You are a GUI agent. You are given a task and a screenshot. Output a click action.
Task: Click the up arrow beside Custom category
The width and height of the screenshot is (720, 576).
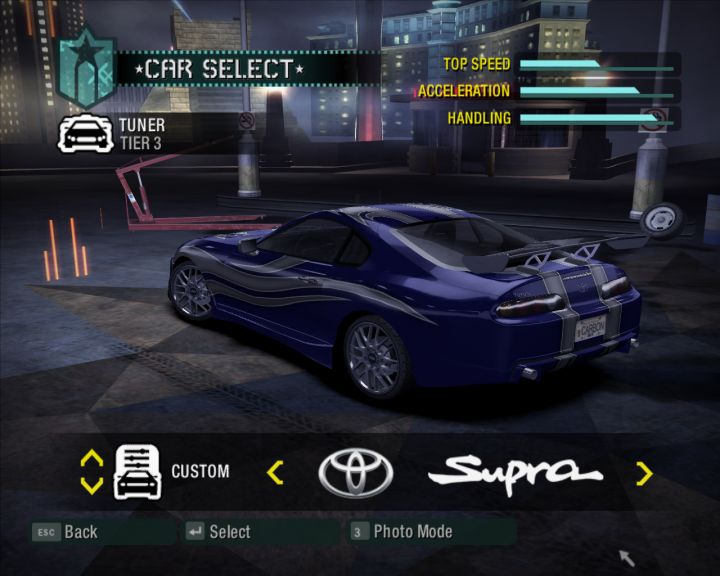pos(91,459)
